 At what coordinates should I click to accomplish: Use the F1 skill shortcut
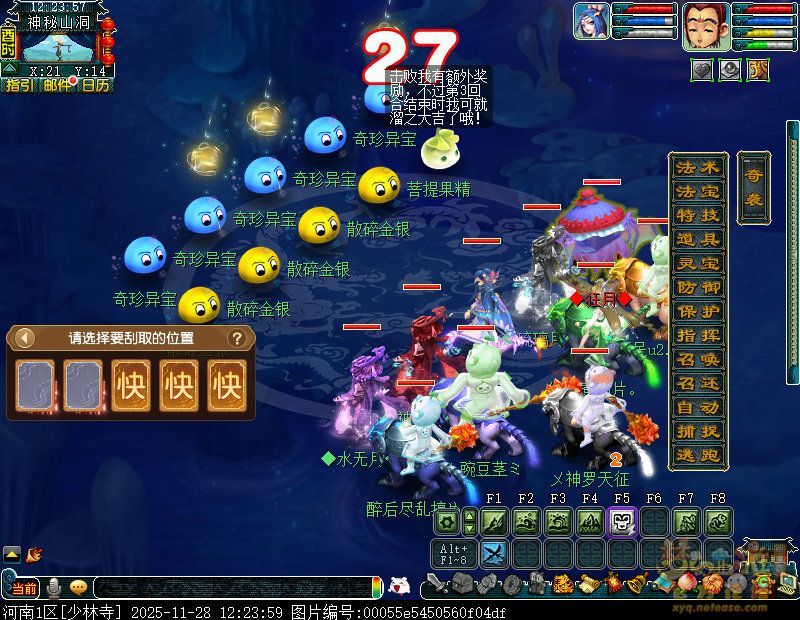pyautogui.click(x=494, y=521)
